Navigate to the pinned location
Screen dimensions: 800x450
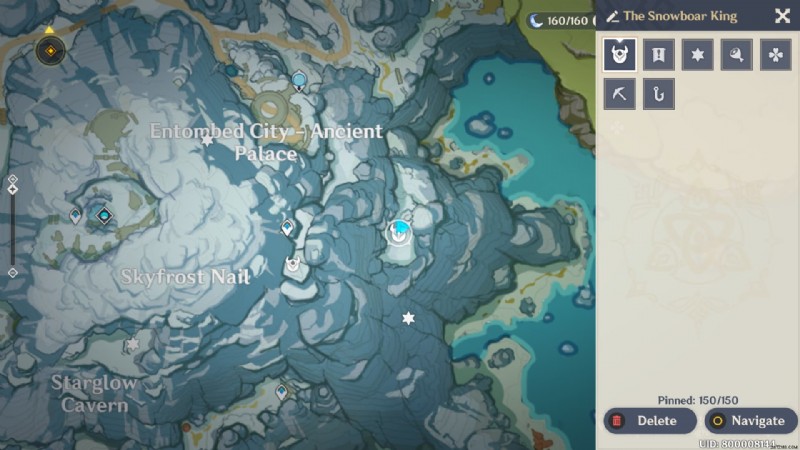click(750, 421)
